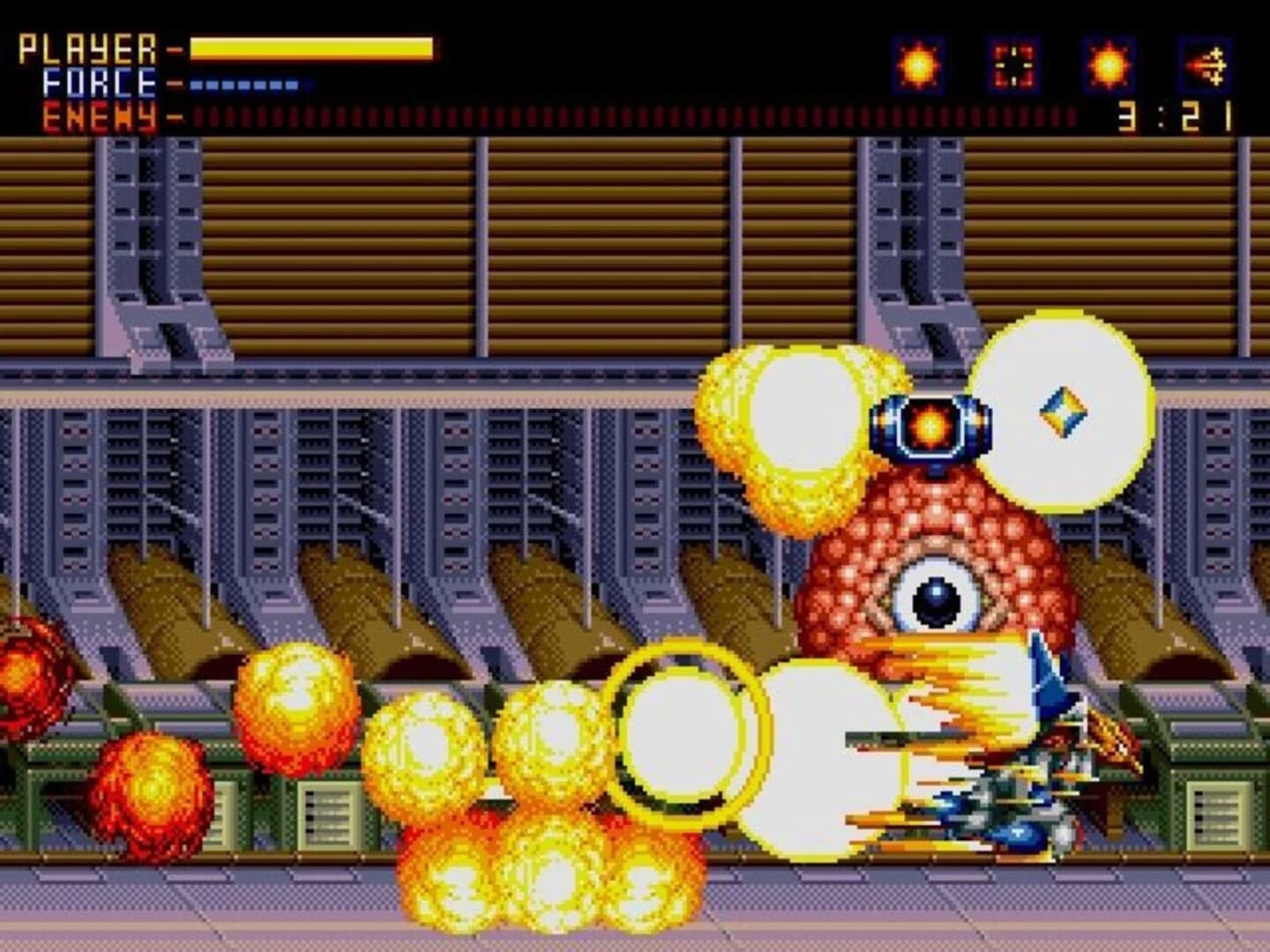This screenshot has height=952, width=1270.
Task: Click the boss's giant central eyeball
Action: click(x=938, y=599)
